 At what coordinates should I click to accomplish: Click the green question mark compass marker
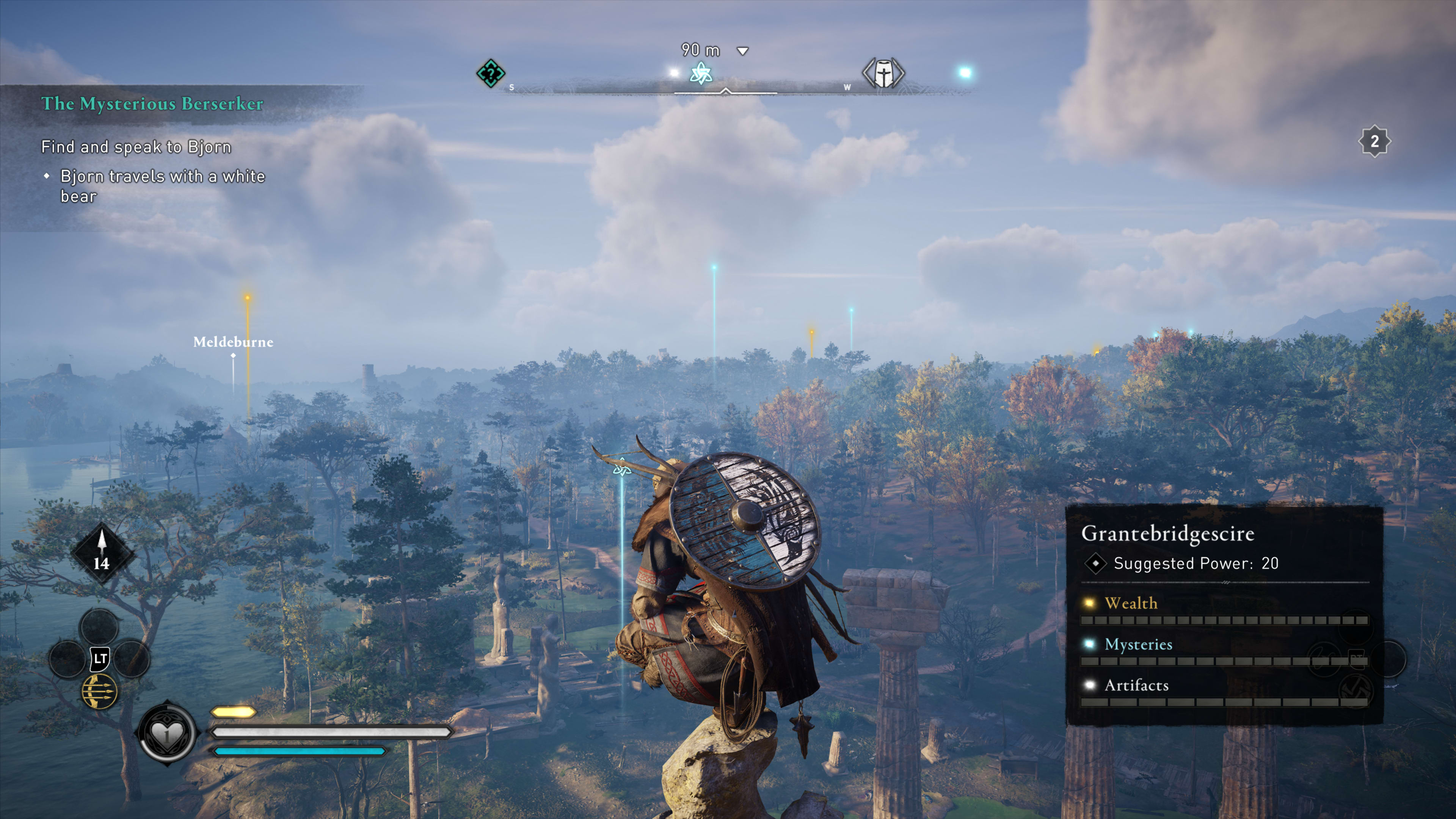(490, 74)
